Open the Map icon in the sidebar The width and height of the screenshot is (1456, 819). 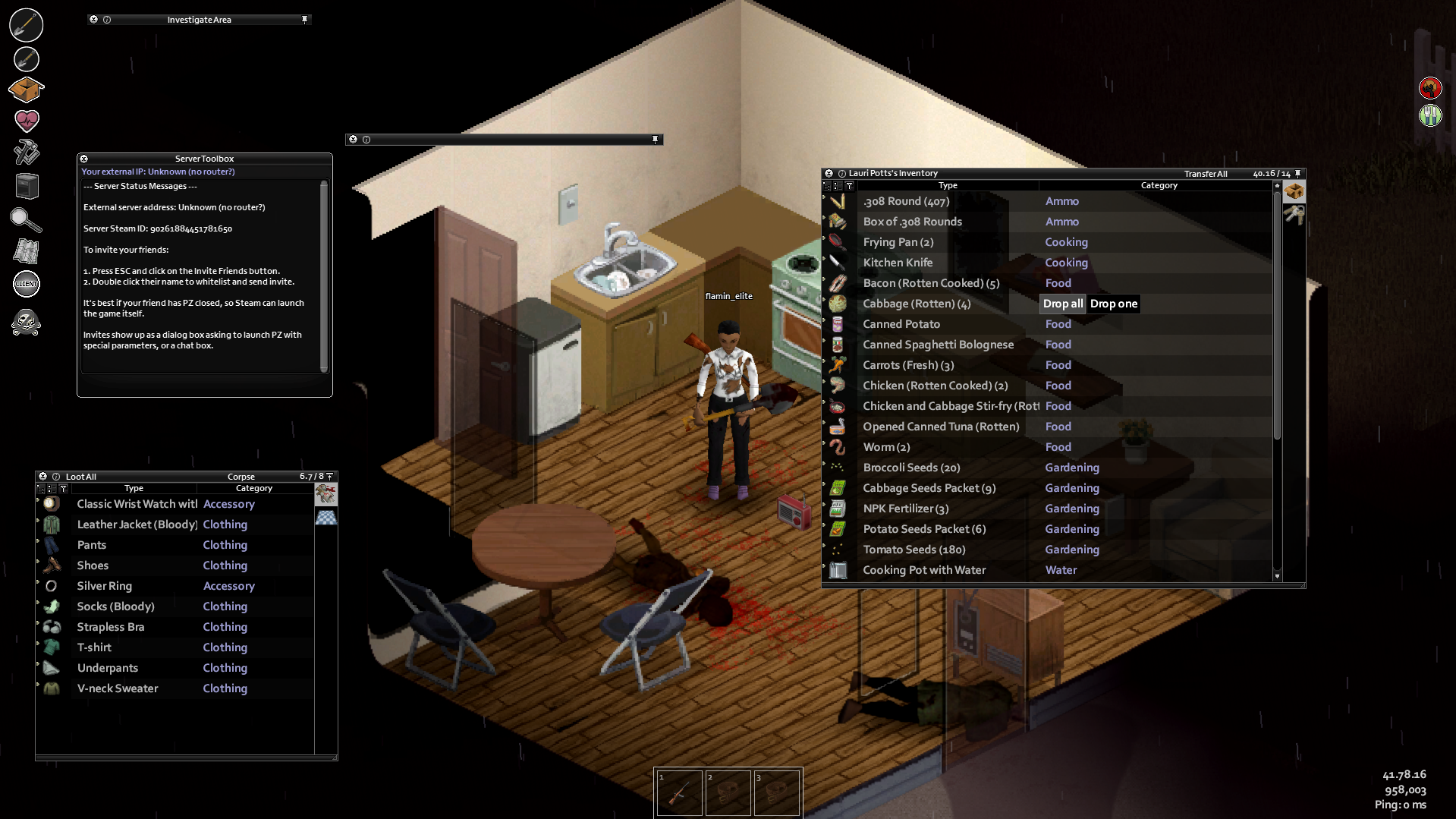(x=27, y=250)
